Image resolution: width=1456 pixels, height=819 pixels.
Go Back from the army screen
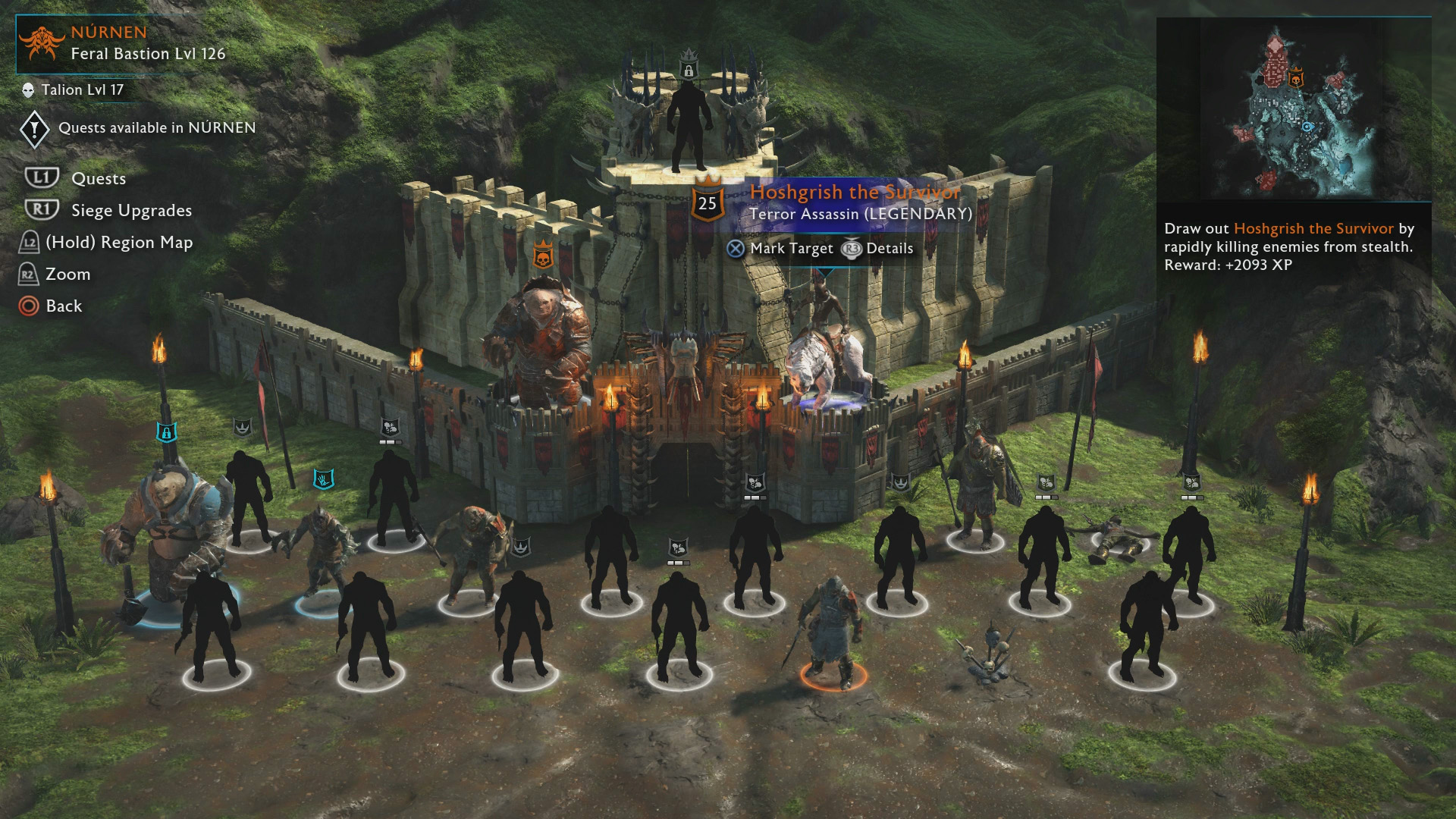pyautogui.click(x=63, y=306)
